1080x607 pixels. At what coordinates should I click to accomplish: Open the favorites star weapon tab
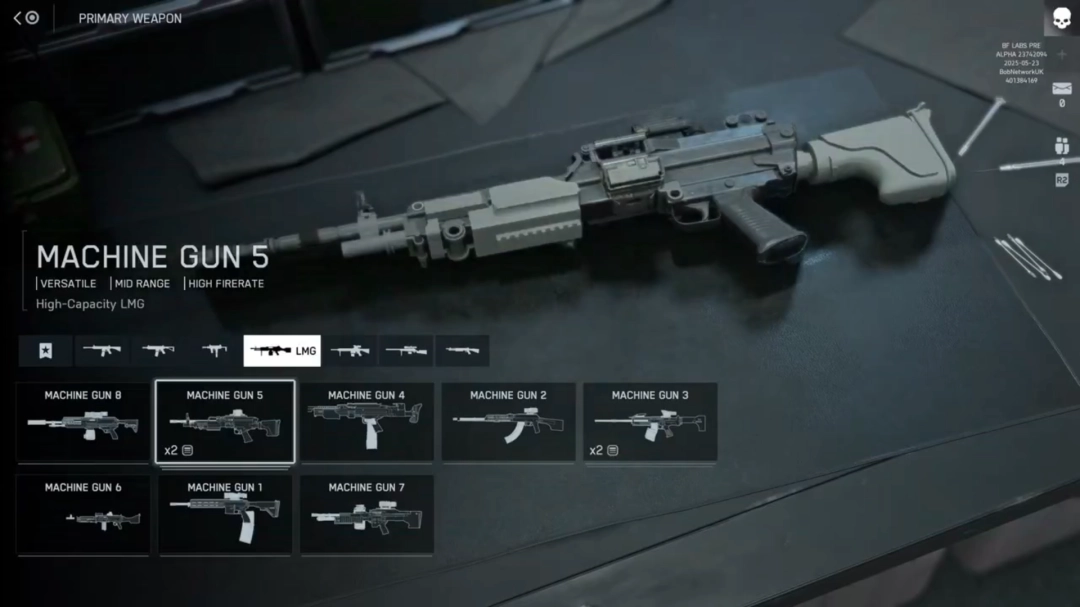pos(45,351)
